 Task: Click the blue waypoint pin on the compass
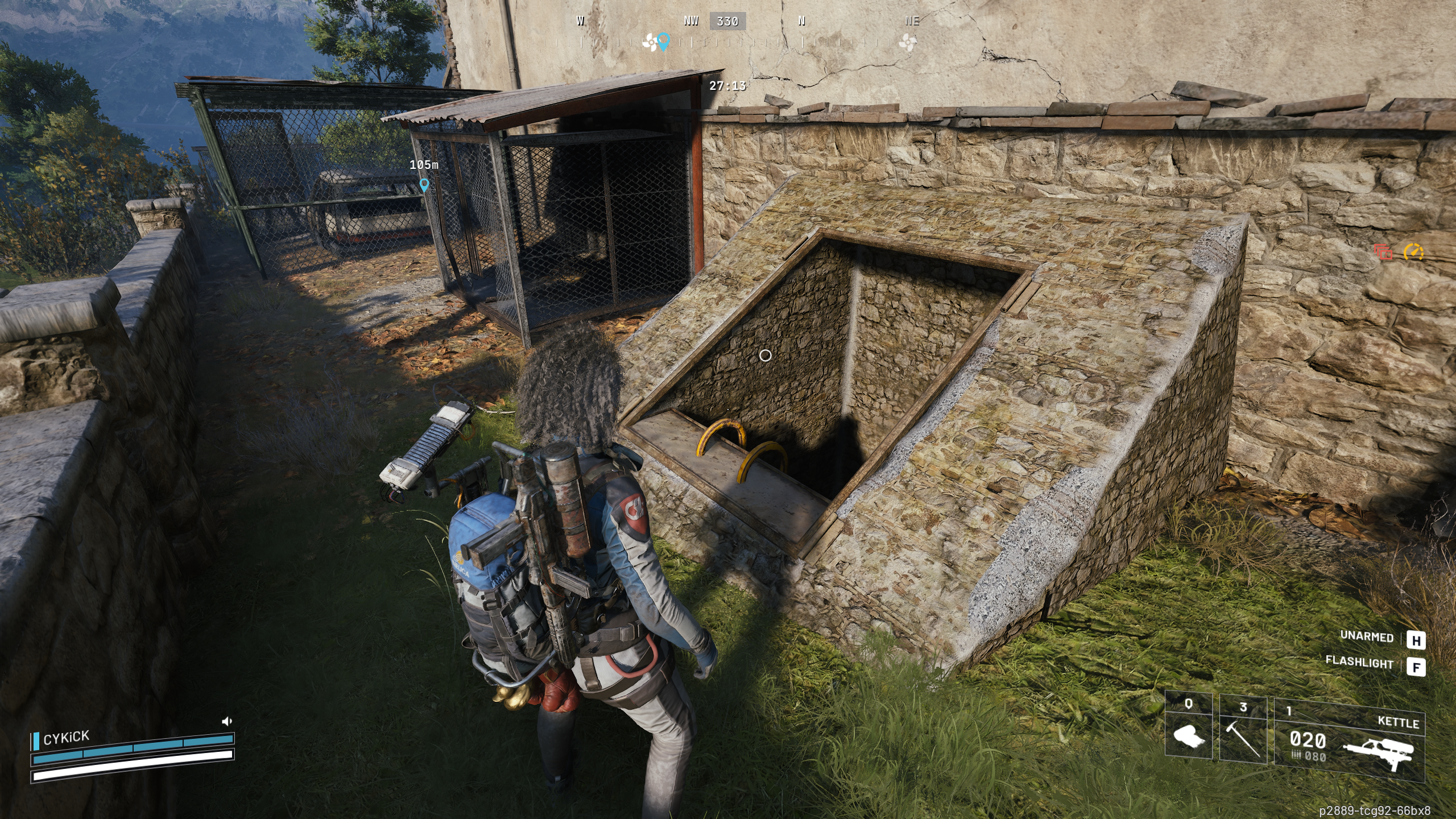pos(663,41)
